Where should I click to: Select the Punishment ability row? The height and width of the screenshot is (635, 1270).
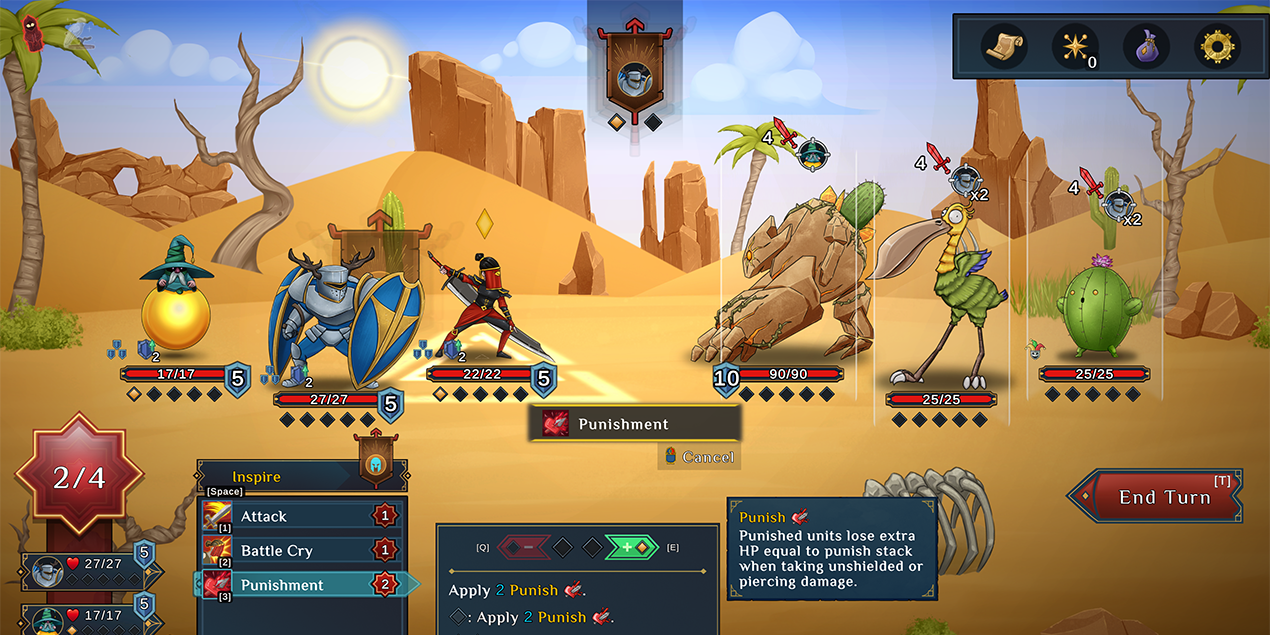(300, 585)
